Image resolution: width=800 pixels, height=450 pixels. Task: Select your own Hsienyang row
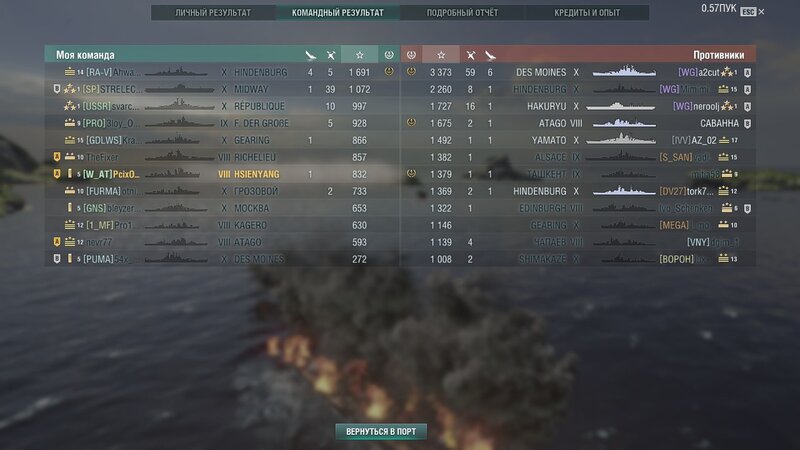(222, 174)
